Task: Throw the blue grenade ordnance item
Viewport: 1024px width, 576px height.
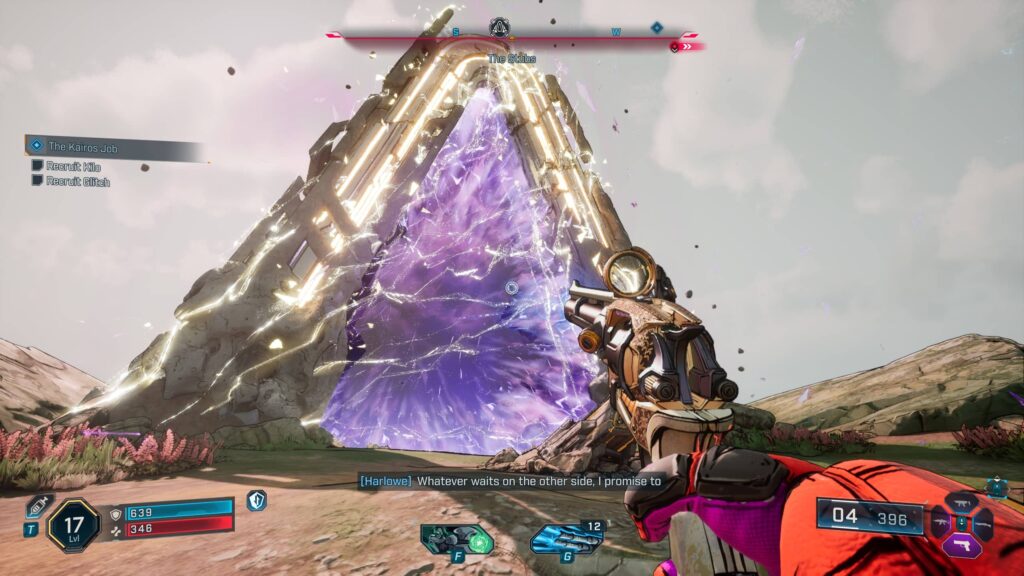Action: pyautogui.click(x=566, y=539)
